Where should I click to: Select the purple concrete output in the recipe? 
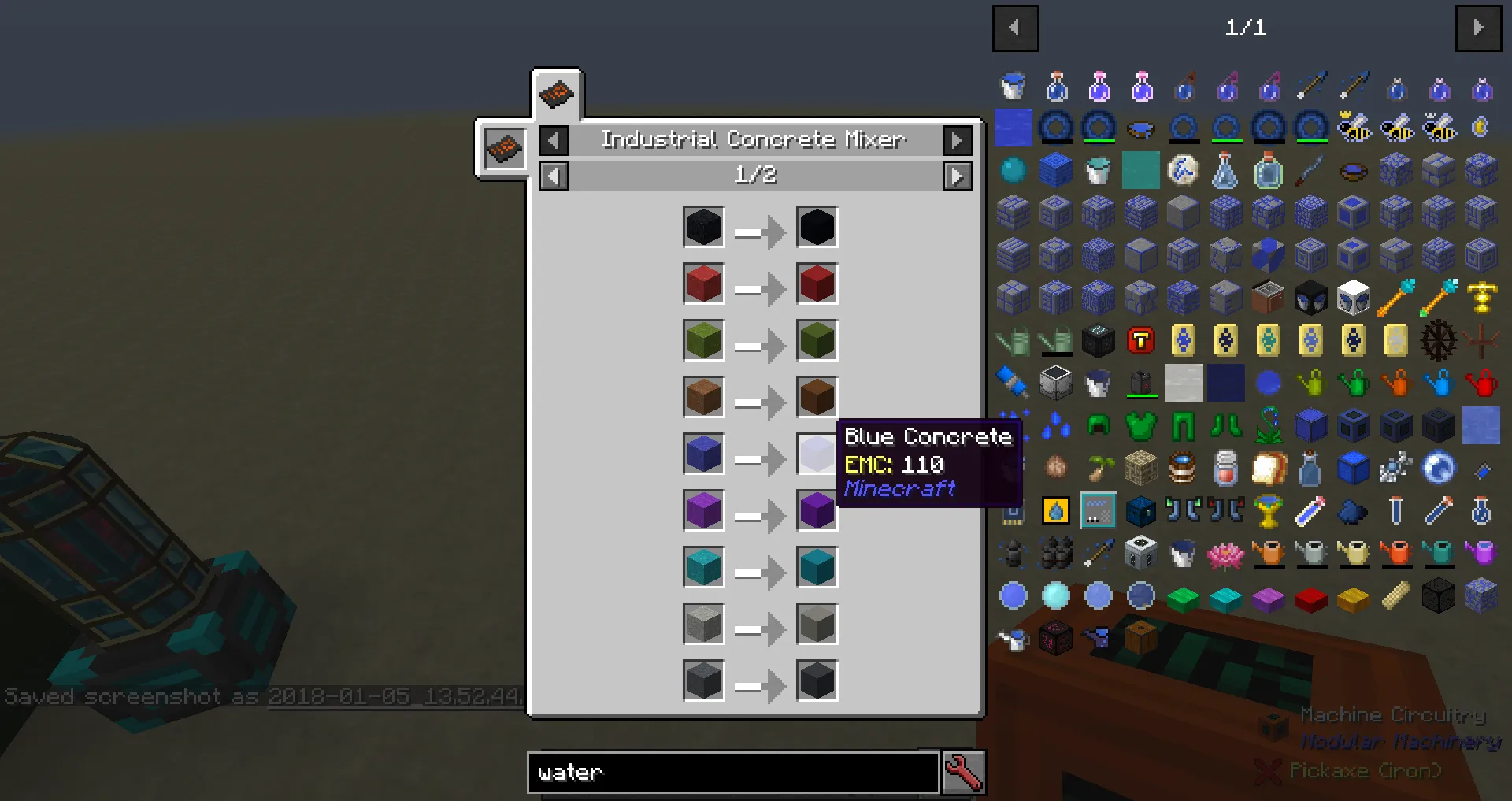(x=817, y=511)
